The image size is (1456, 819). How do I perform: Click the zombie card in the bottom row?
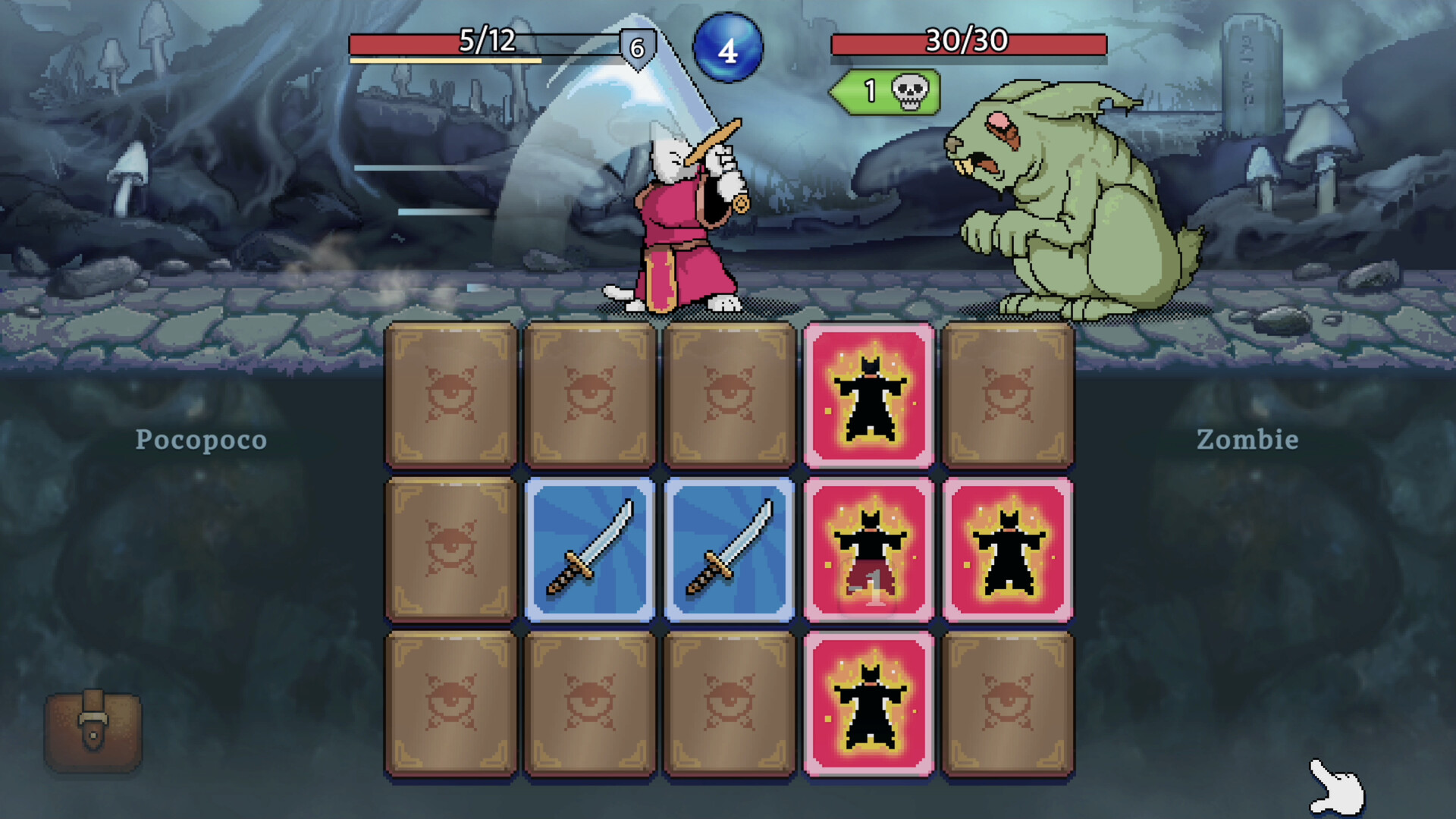[870, 701]
